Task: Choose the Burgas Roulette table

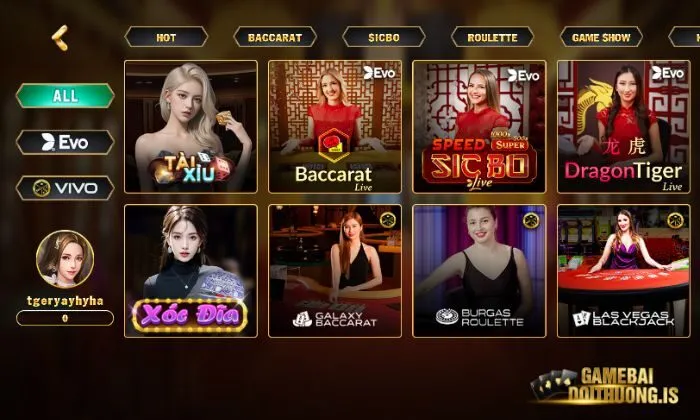Action: tap(479, 271)
